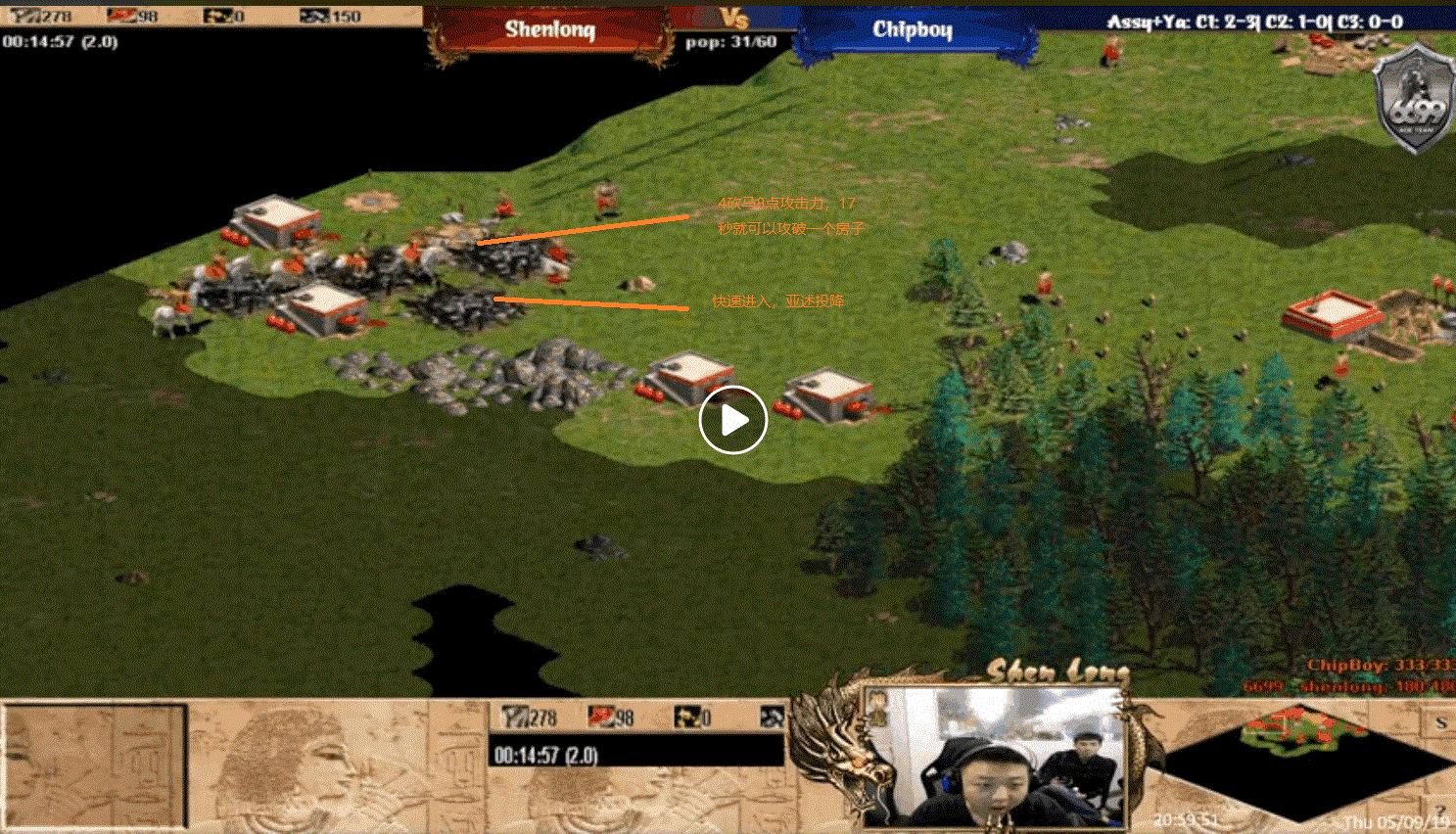The height and width of the screenshot is (834, 1456).
Task: Play the paused video
Action: [x=732, y=420]
